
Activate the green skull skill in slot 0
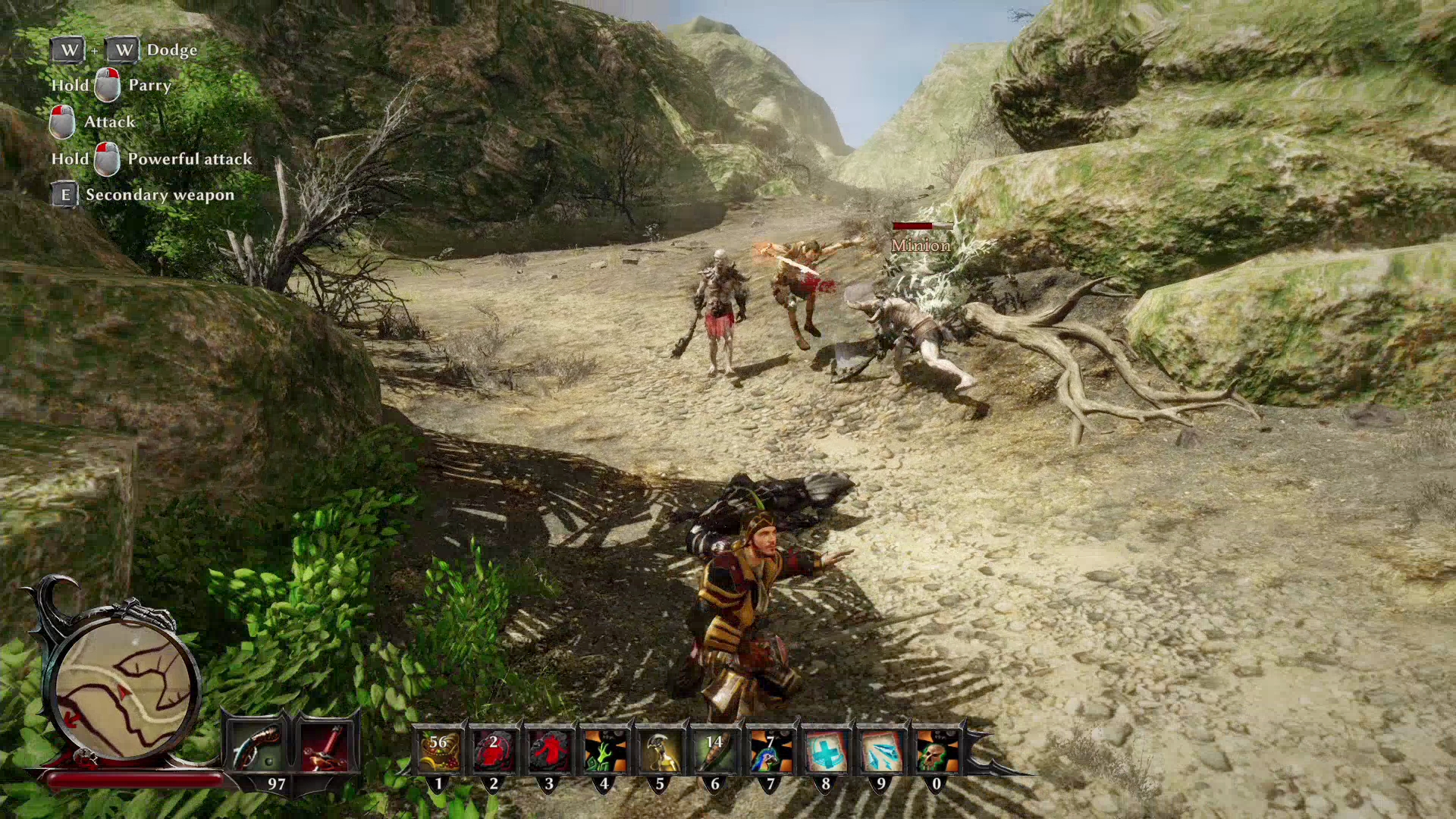click(937, 749)
